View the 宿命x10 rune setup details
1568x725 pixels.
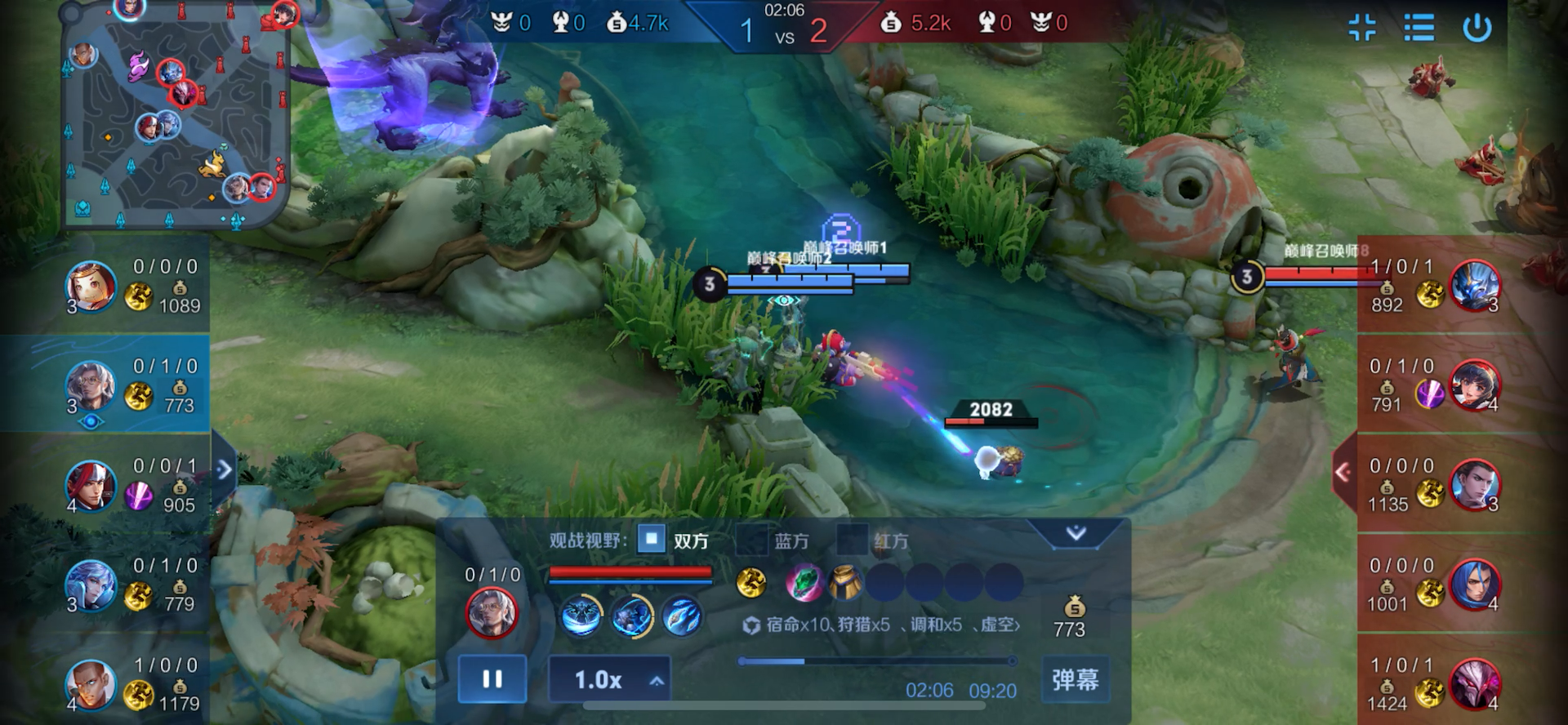880,625
